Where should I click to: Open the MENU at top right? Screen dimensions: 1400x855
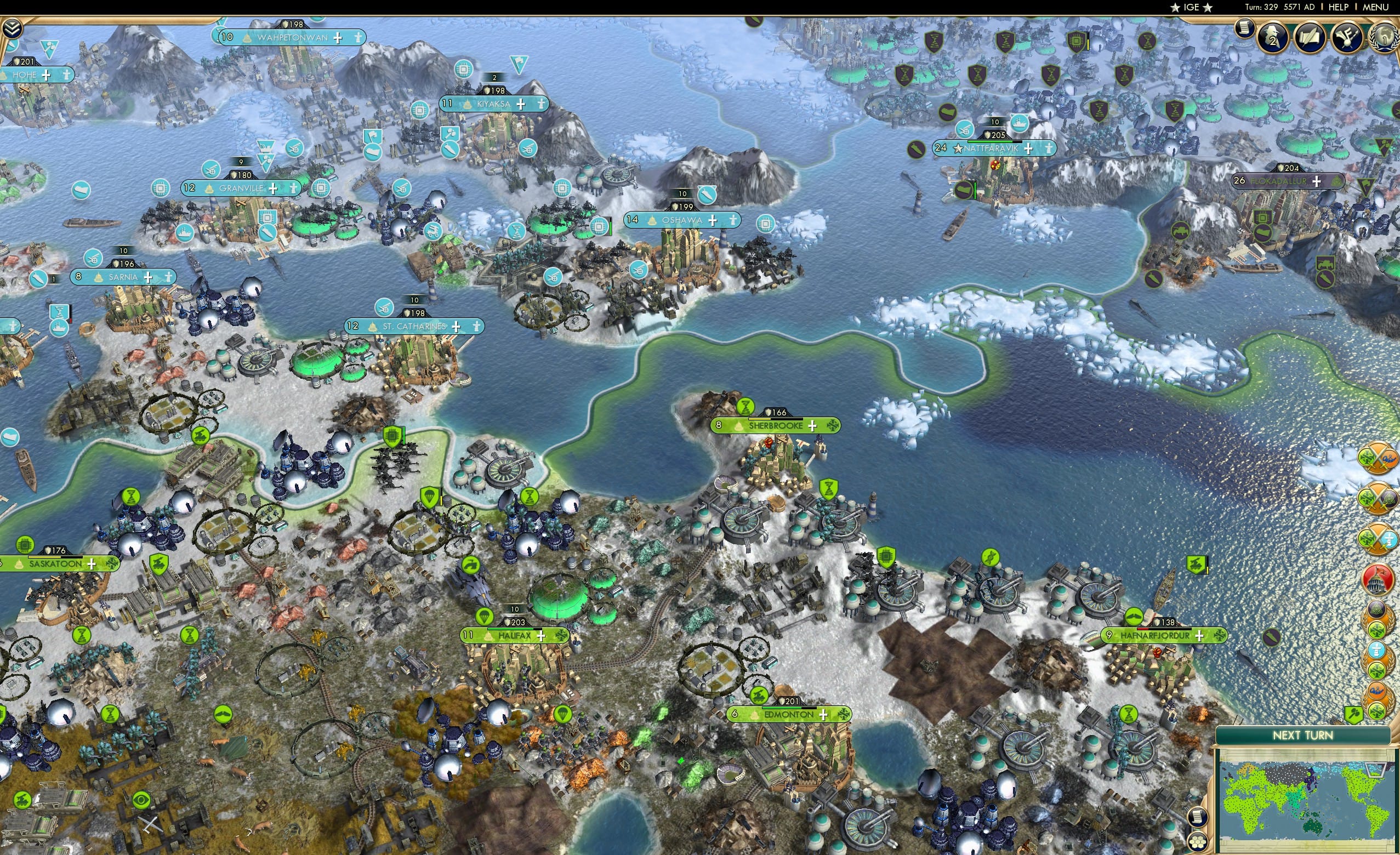[1381, 7]
